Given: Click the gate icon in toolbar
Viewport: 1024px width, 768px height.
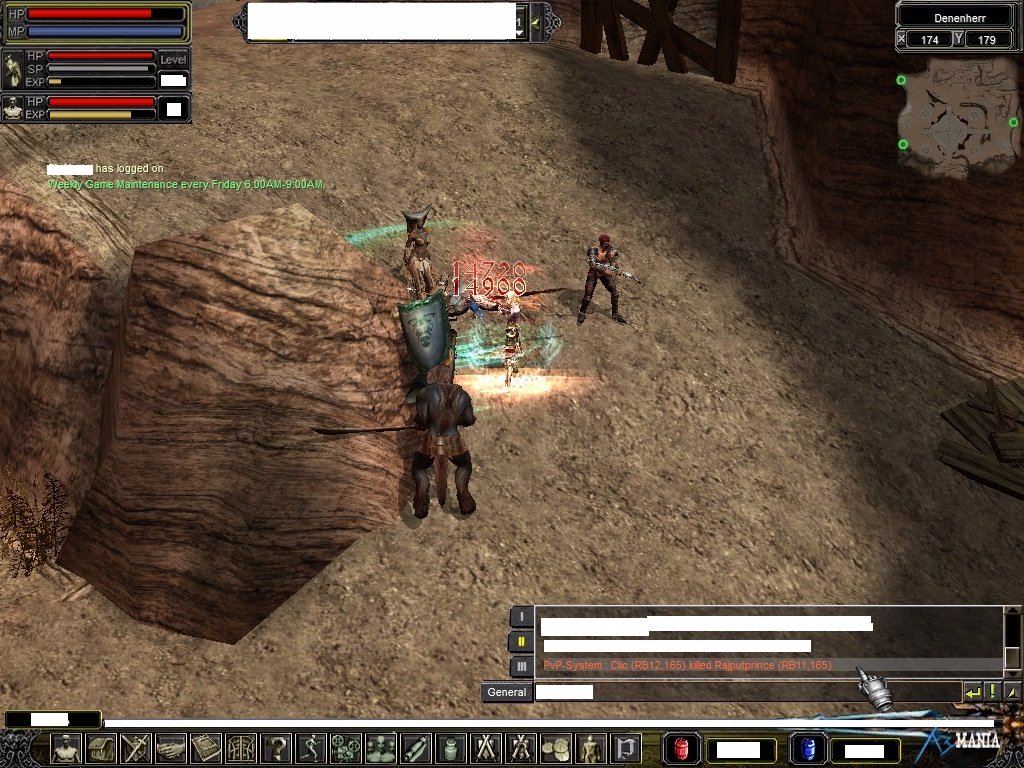Looking at the screenshot, I should [626, 748].
